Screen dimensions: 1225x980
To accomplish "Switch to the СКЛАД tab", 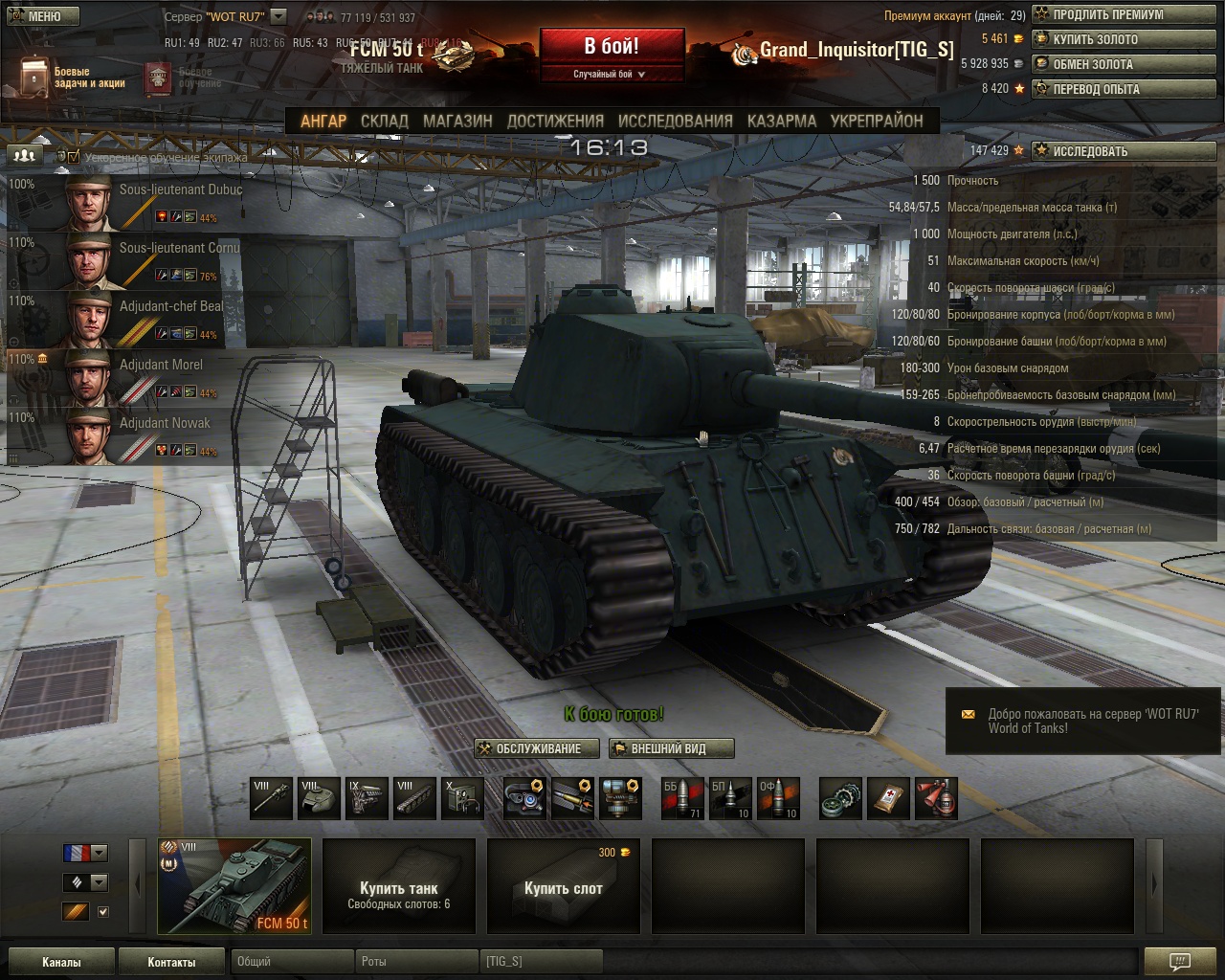I will coord(384,122).
